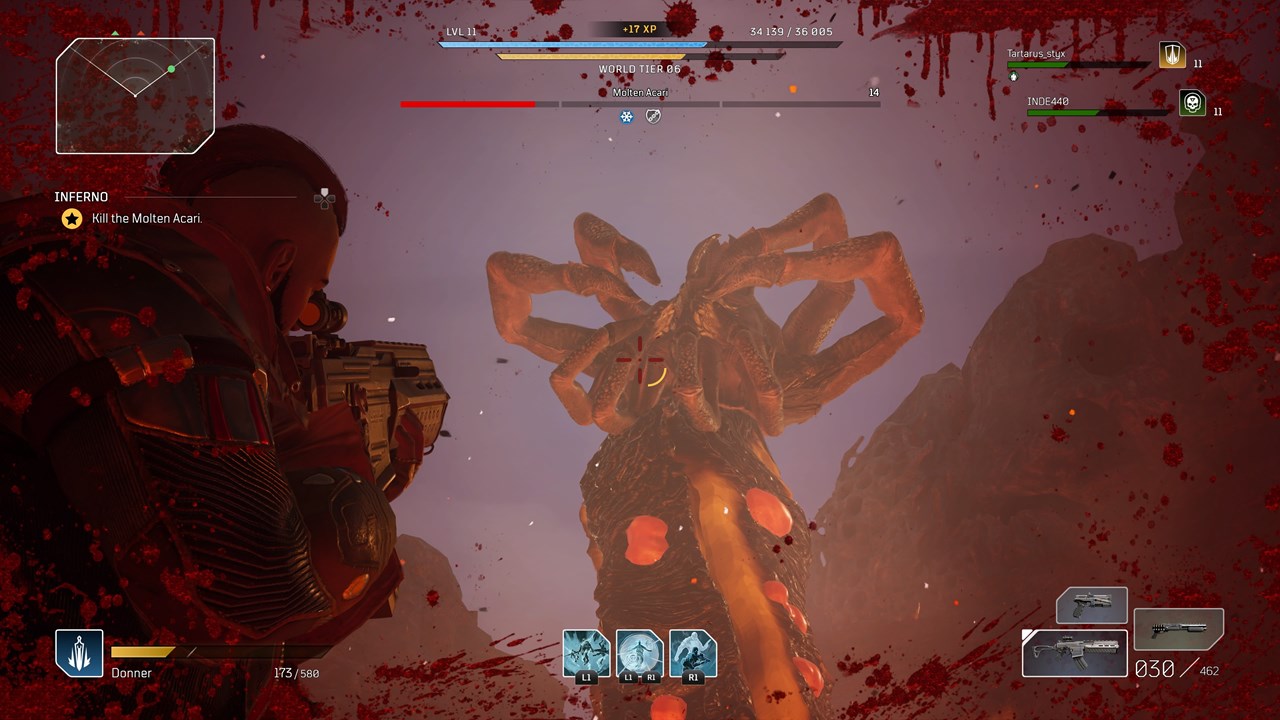1280x720 pixels.
Task: Activate the skill showing enemies thrown by a blast
Action: 586,653
